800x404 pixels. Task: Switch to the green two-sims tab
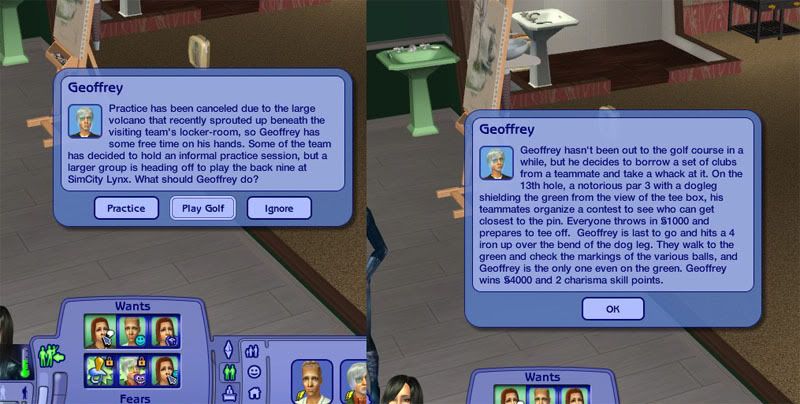click(229, 372)
